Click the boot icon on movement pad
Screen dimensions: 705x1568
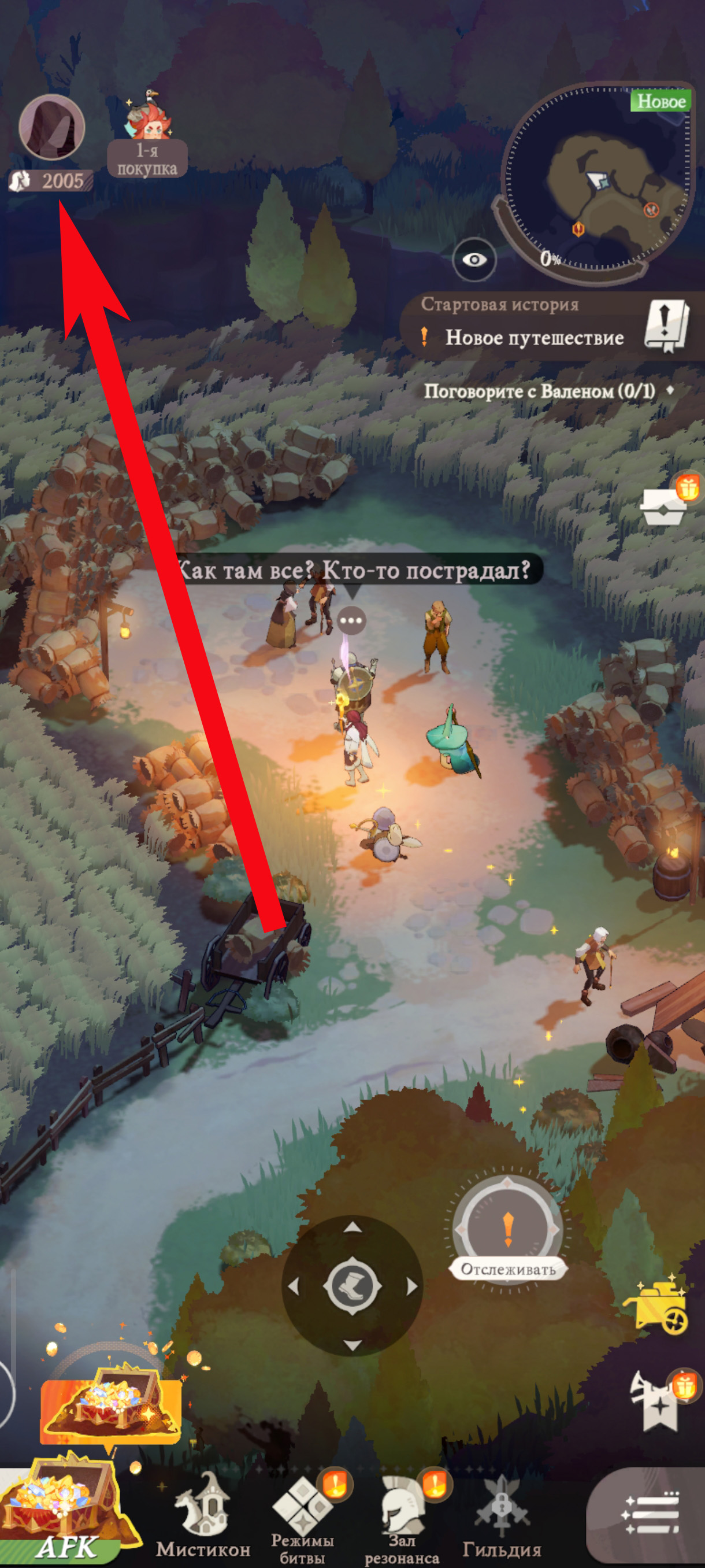click(x=352, y=1286)
